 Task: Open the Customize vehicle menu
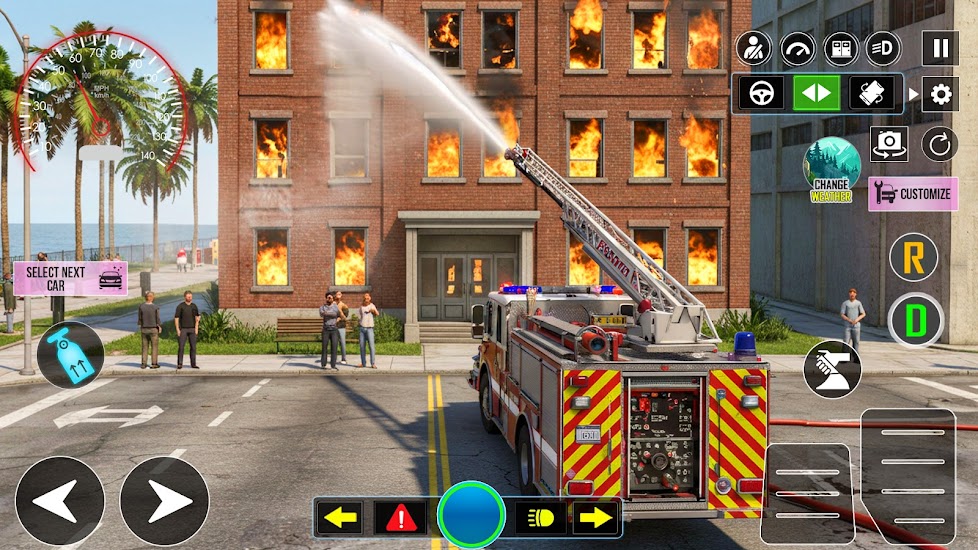(913, 194)
